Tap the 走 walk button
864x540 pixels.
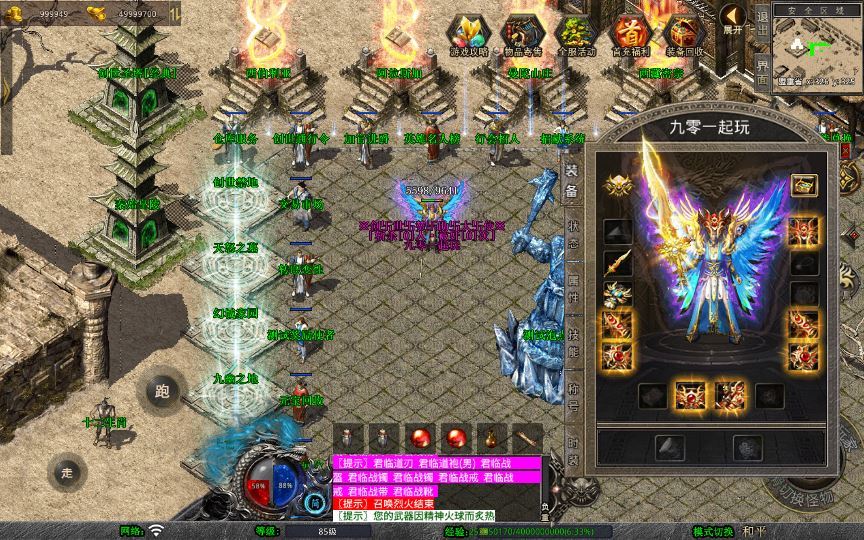click(67, 472)
